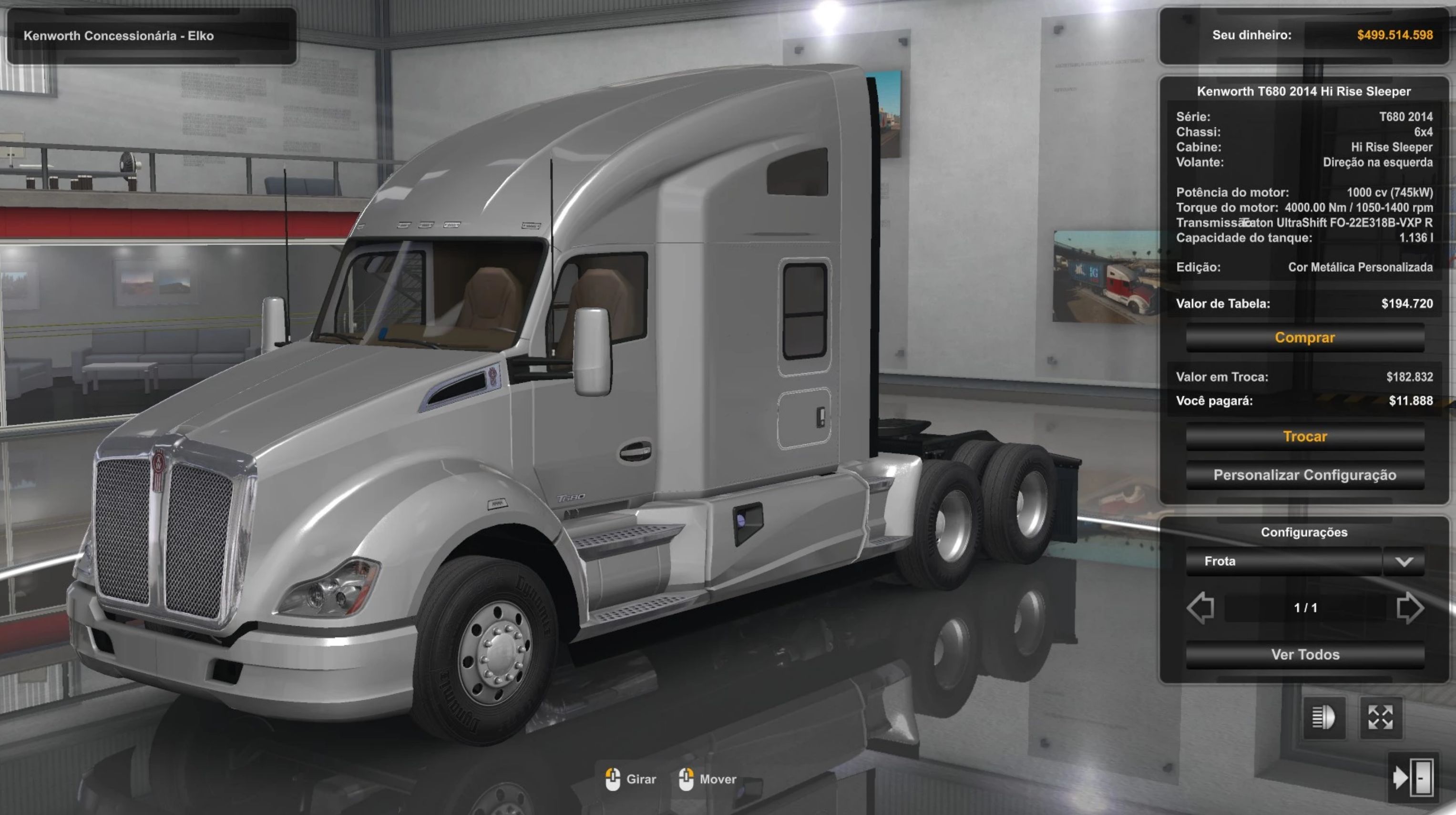Show the previous truck configuration

point(1200,608)
